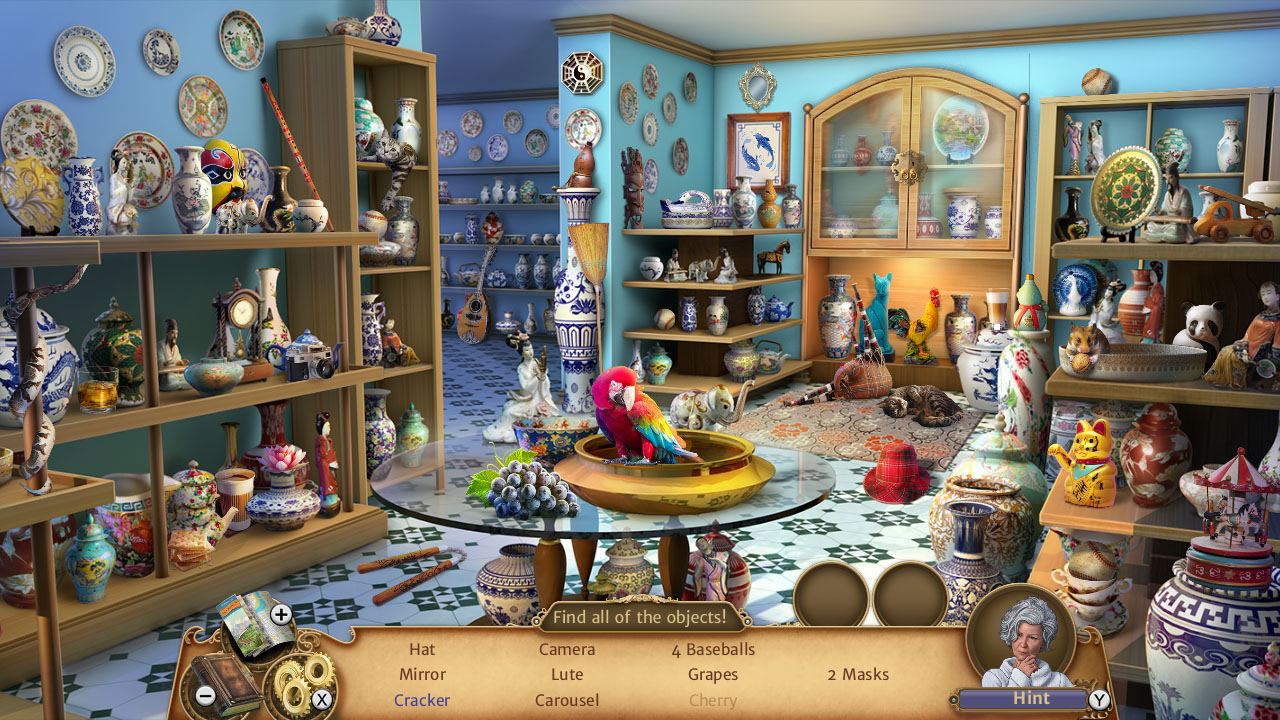
Task: Click 'Grapes' in the word list
Action: click(713, 674)
